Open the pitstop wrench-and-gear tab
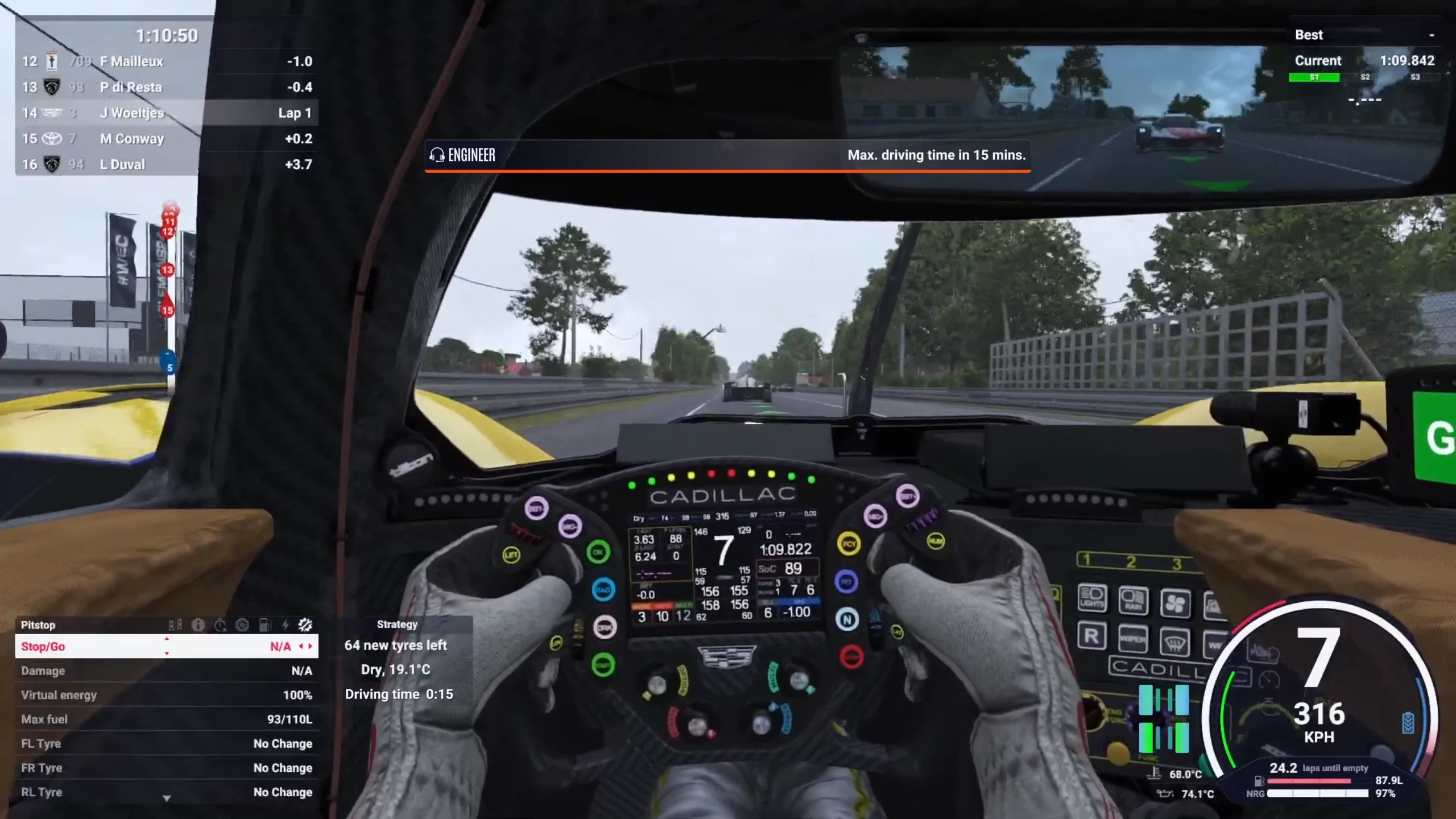The image size is (1456, 819). [x=305, y=625]
